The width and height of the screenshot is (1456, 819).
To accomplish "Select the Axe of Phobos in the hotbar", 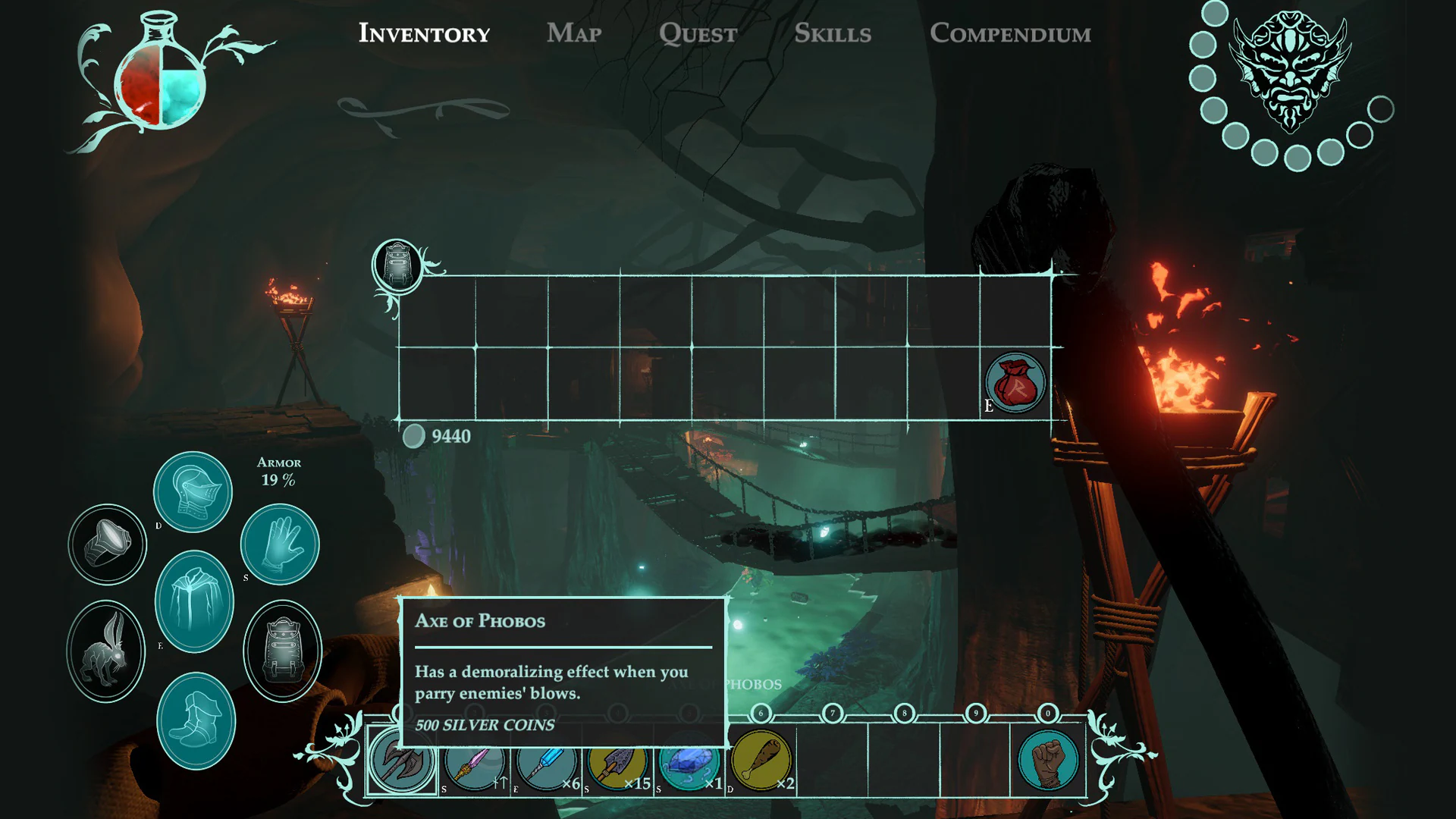I will coord(402,762).
